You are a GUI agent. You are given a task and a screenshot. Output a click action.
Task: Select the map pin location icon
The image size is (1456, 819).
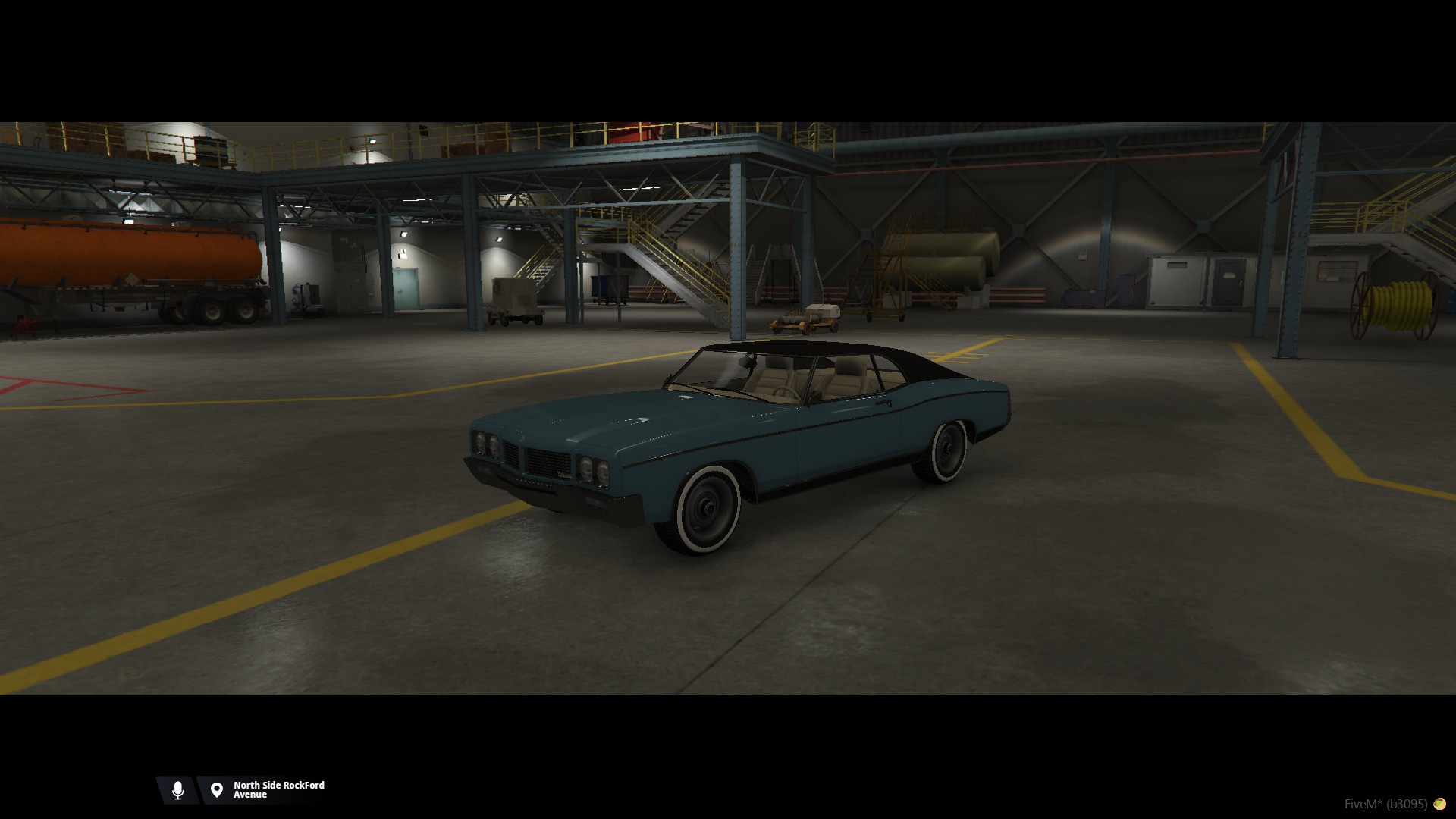tap(217, 790)
